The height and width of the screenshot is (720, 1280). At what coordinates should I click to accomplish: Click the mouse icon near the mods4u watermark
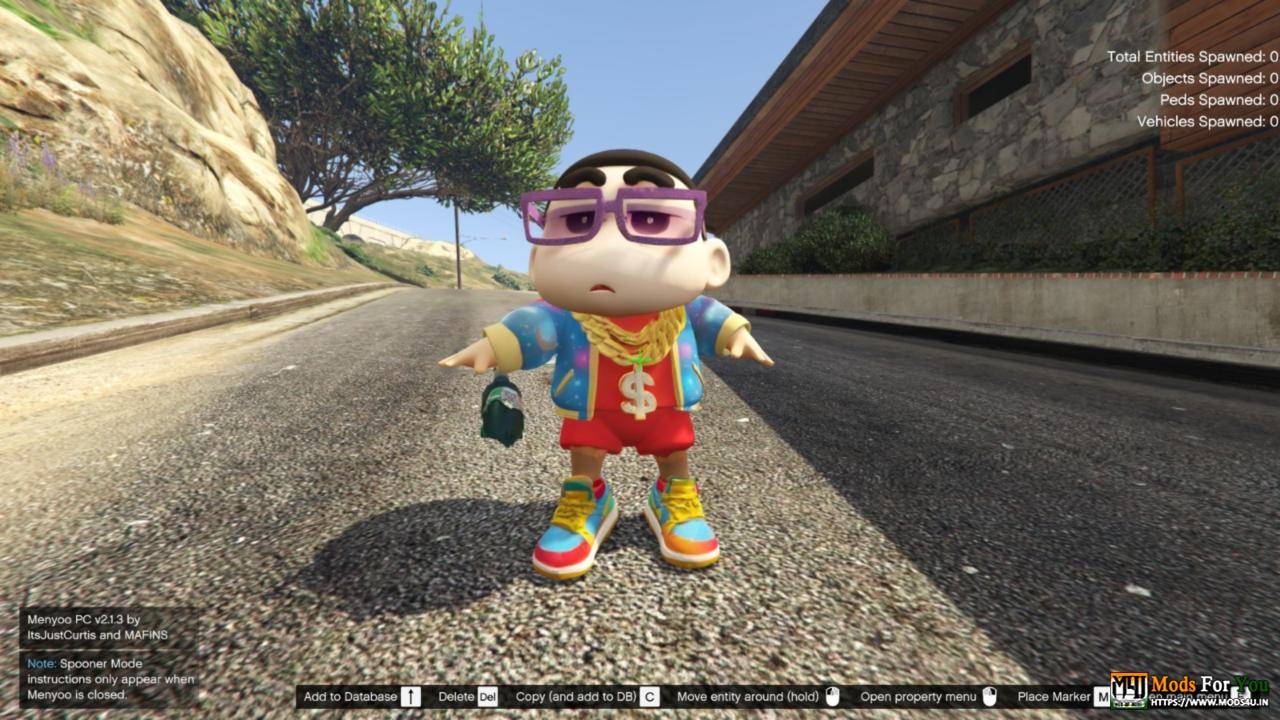(1240, 692)
